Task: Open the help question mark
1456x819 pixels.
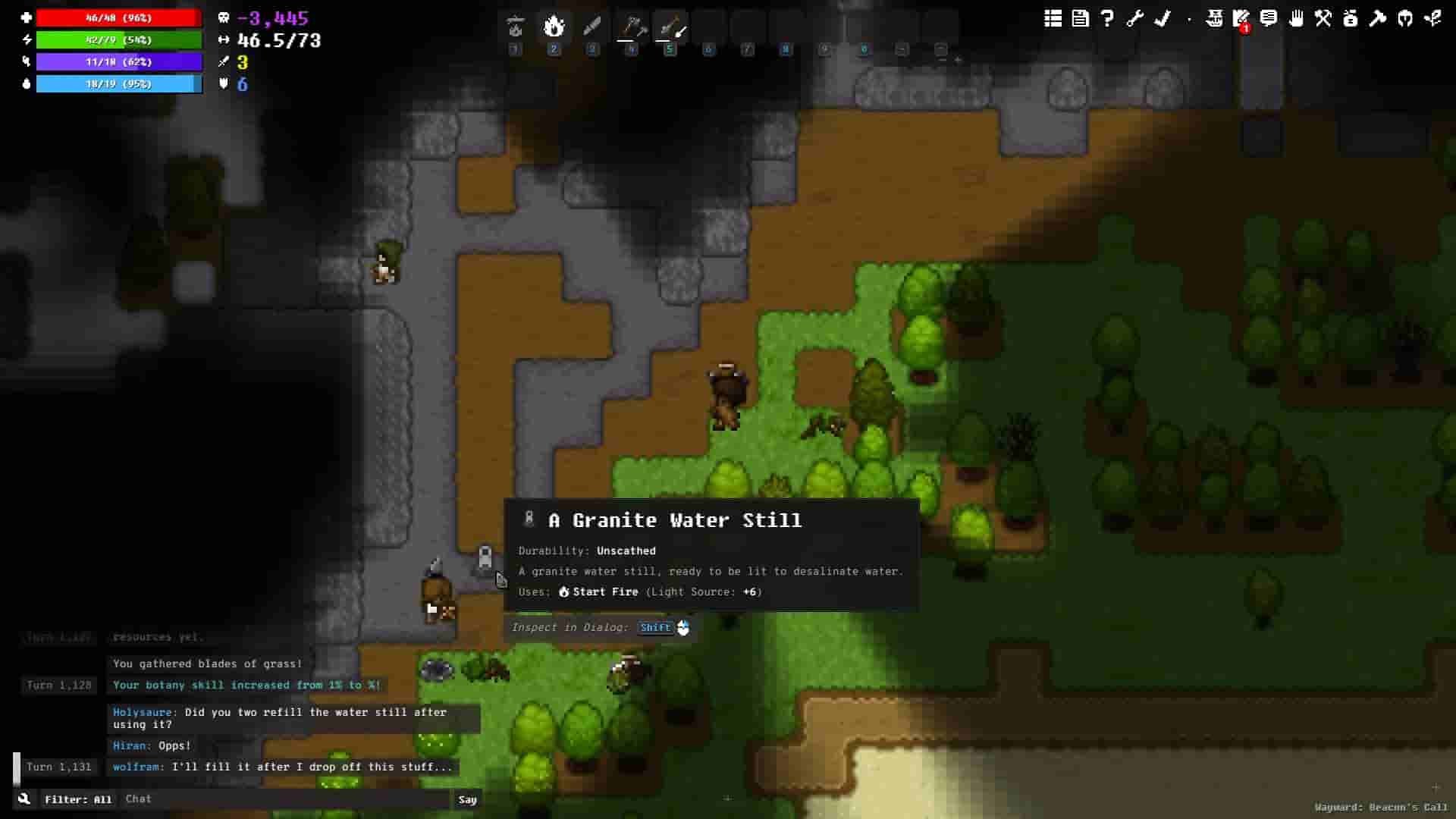Action: click(1107, 19)
